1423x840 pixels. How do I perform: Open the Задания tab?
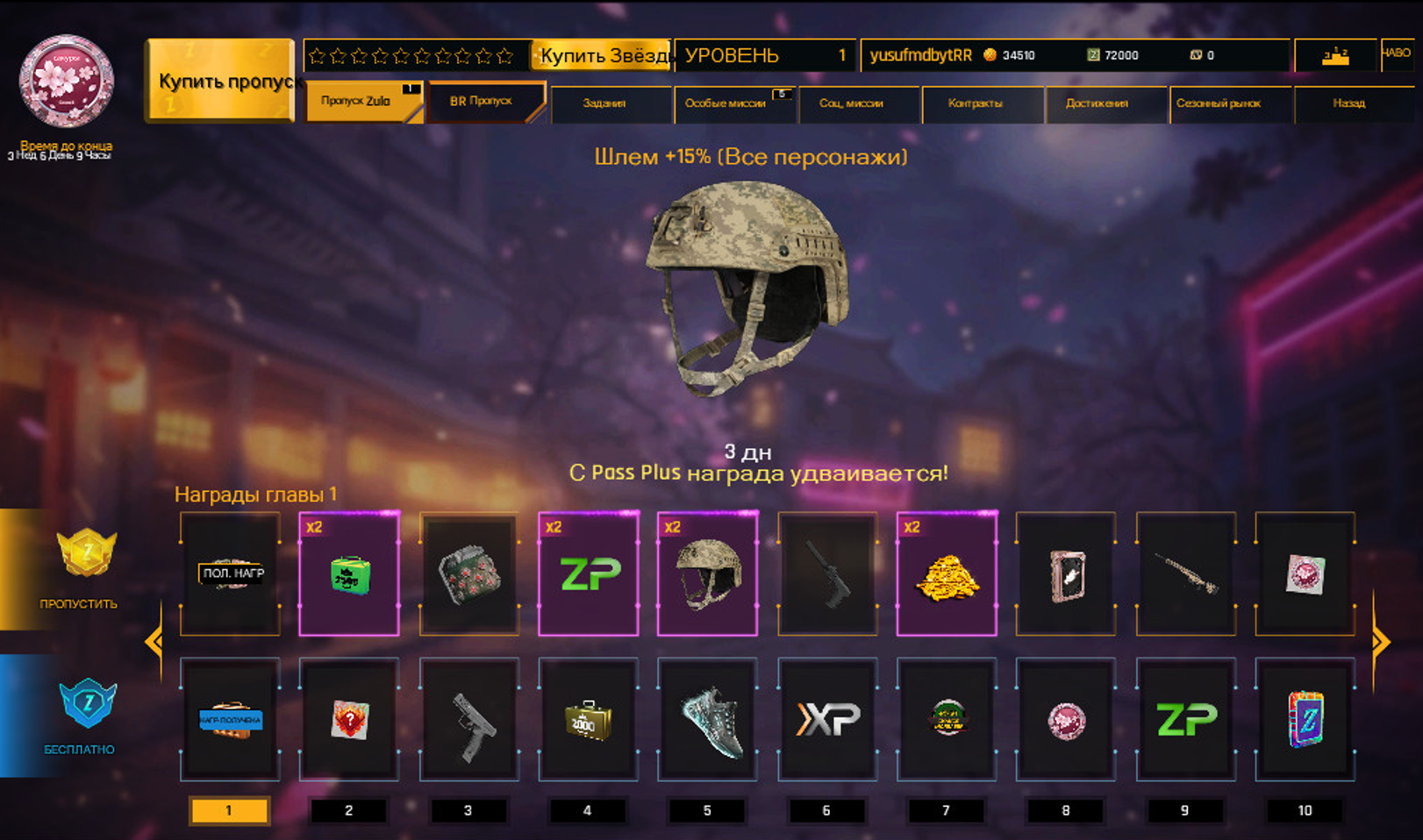tap(605, 103)
